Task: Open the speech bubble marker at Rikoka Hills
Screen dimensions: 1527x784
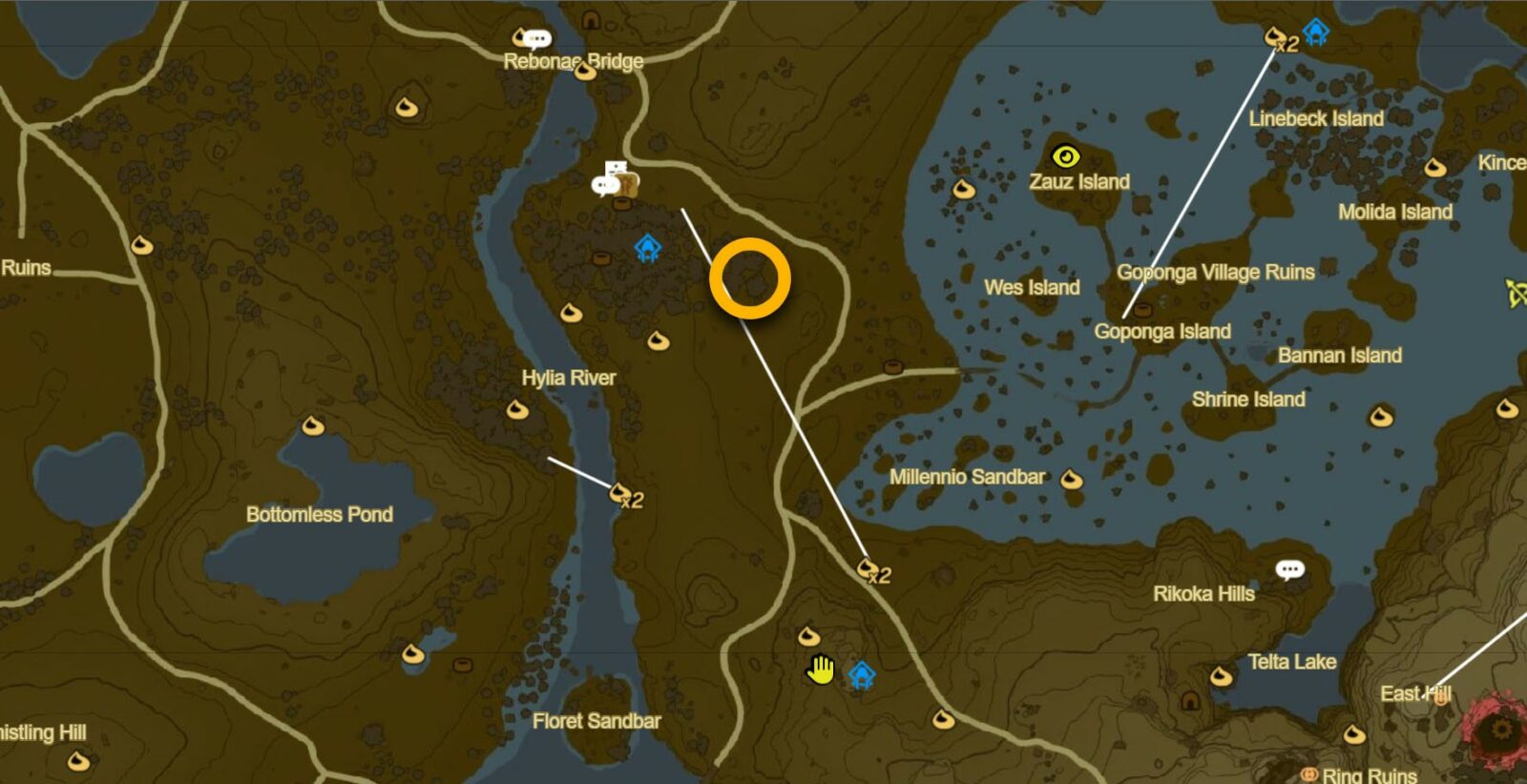Action: click(1289, 570)
